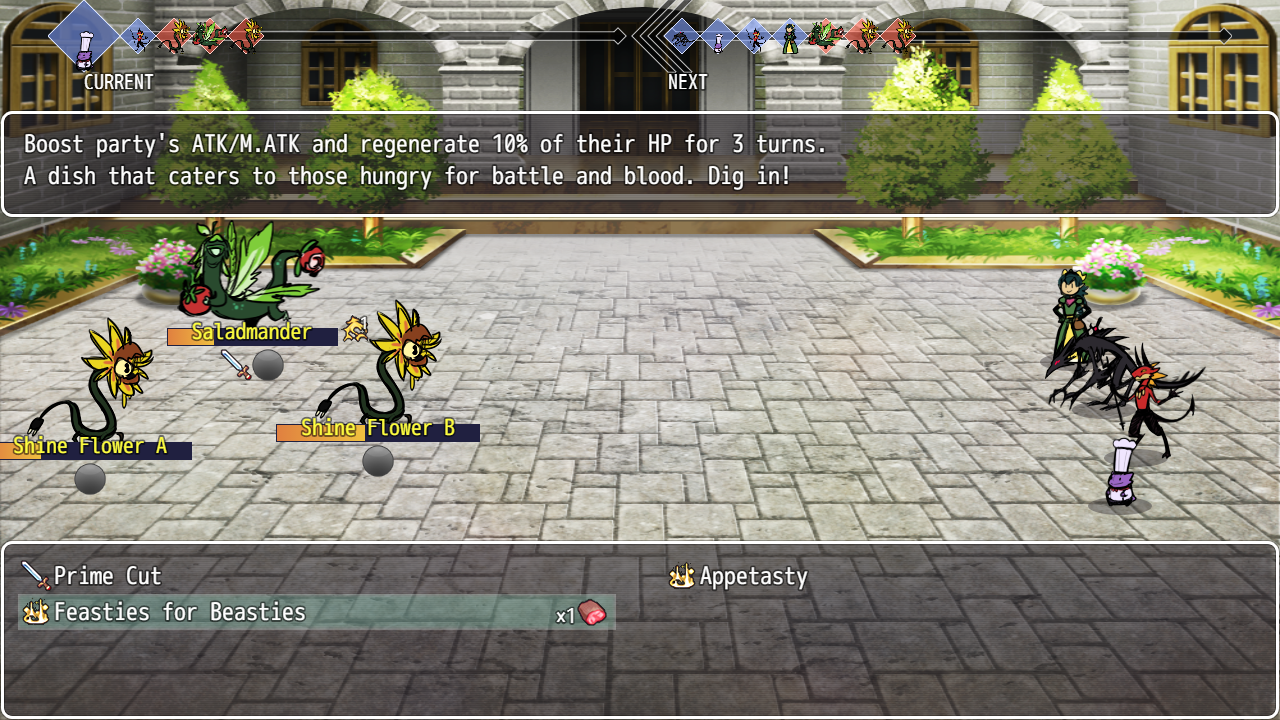1280x720 pixels.
Task: Choose Feasties for Beasties skill
Action: tap(180, 612)
